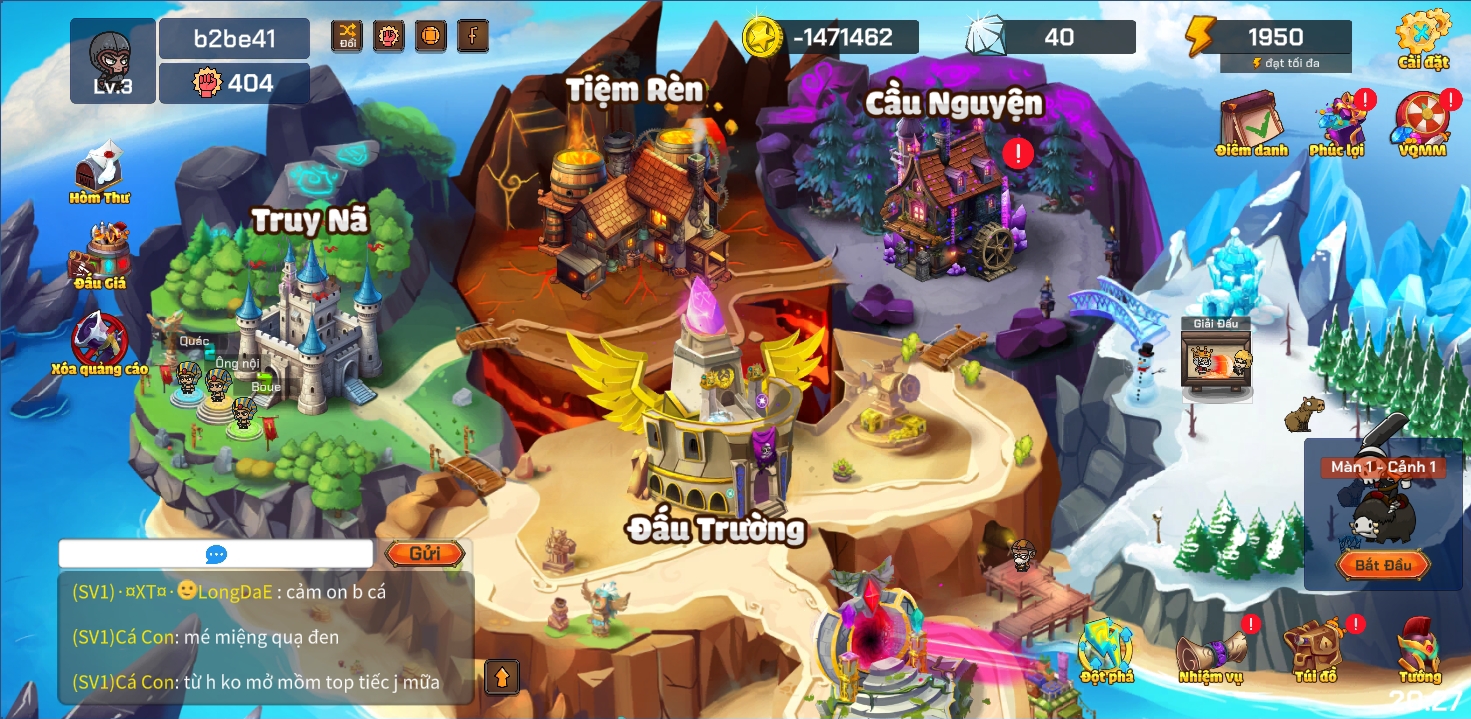Click the Đổi swap button
The height and width of the screenshot is (719, 1471).
347,36
